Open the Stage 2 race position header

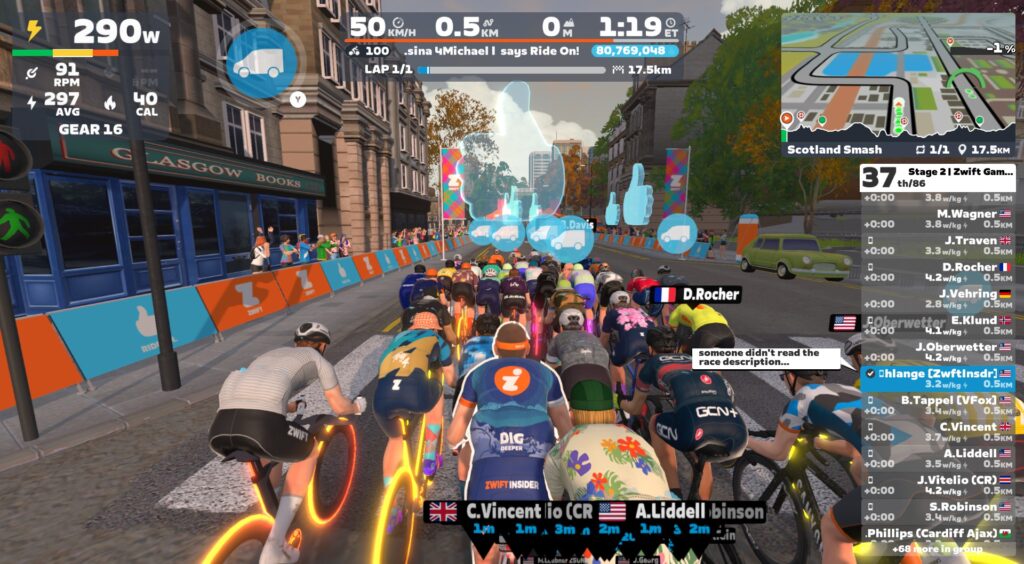[938, 178]
